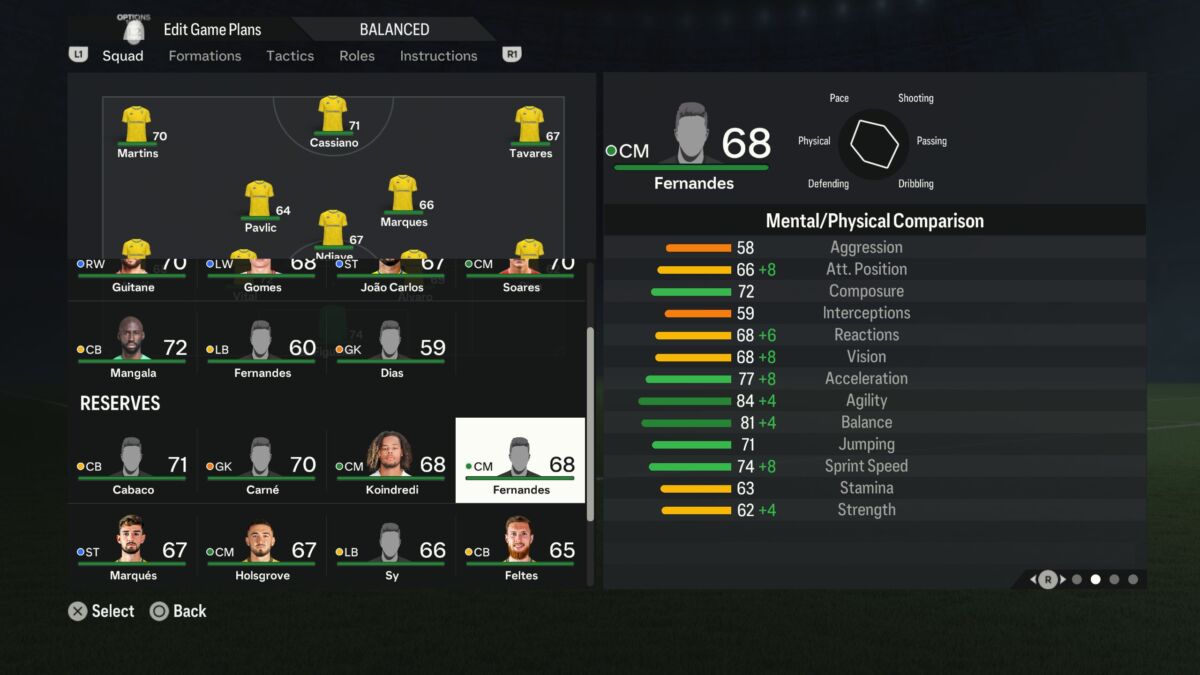Select the Squad tab

[123, 56]
